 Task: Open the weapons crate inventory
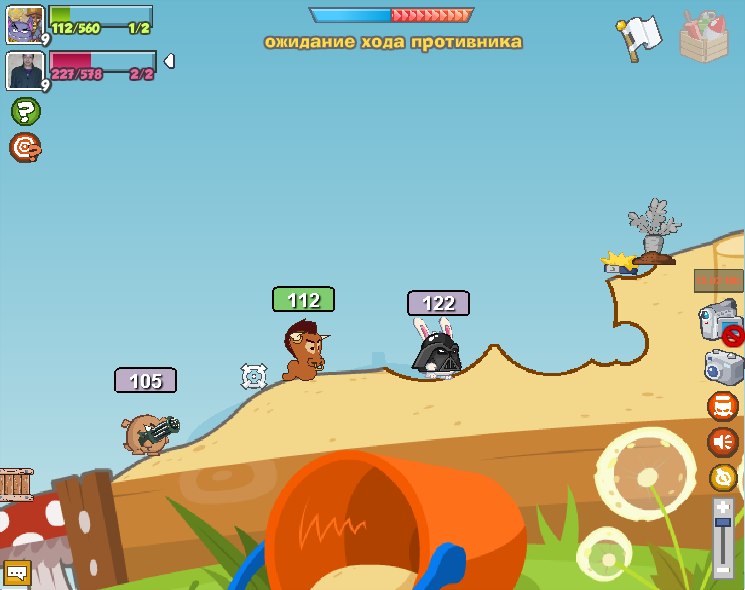(x=704, y=35)
